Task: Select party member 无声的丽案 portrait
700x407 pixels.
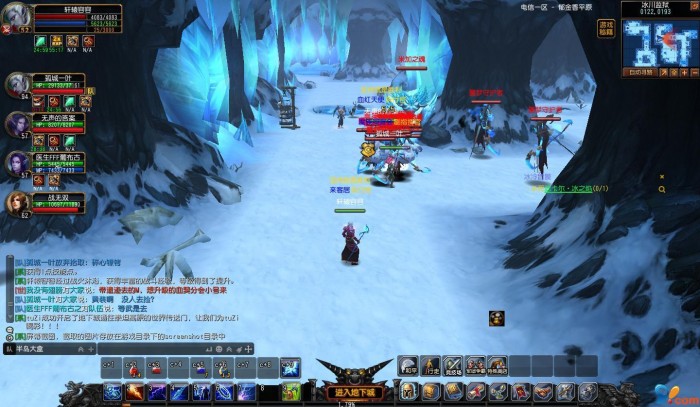Action: tap(17, 122)
